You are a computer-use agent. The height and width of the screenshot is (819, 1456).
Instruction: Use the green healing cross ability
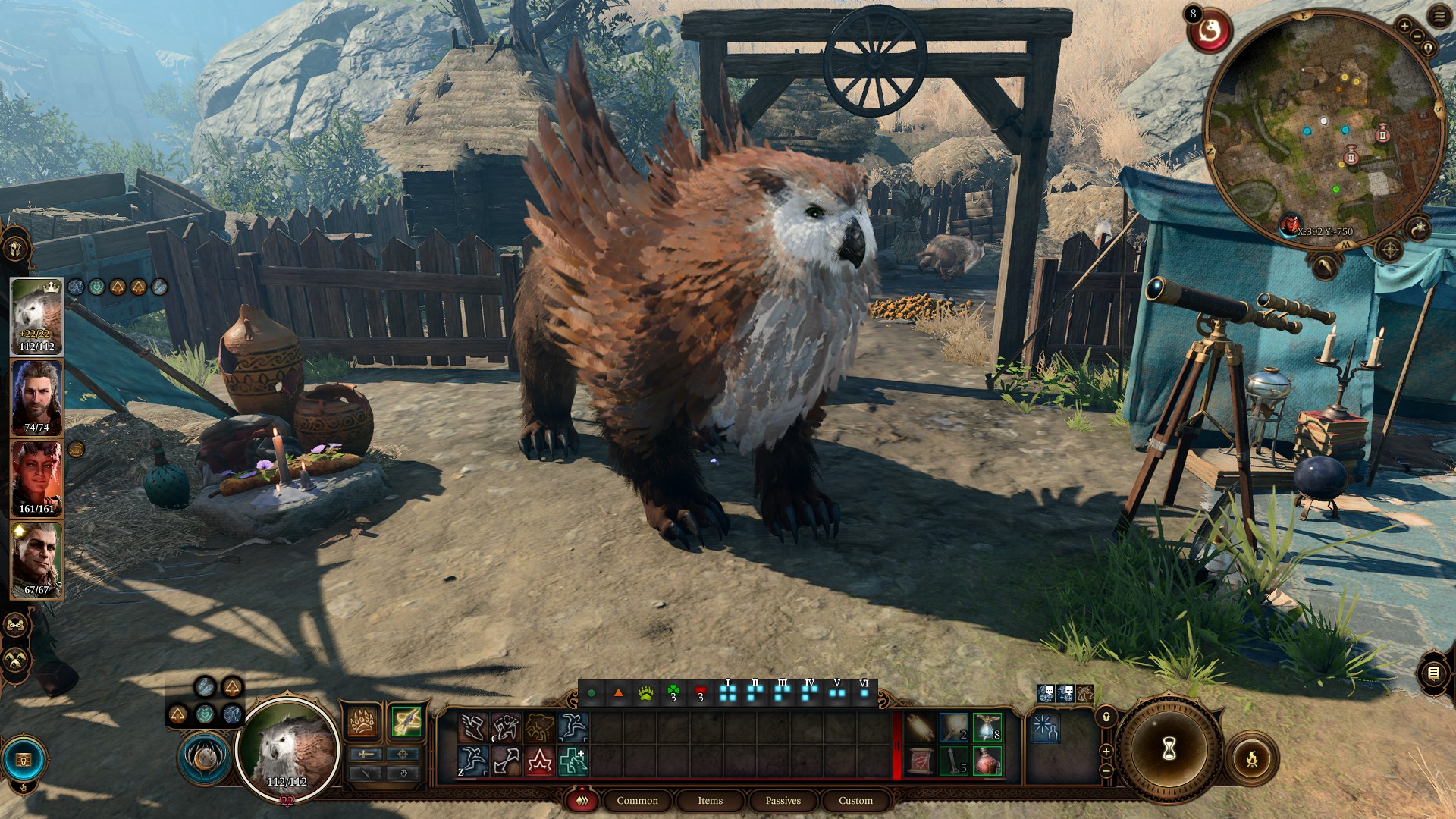tap(573, 761)
